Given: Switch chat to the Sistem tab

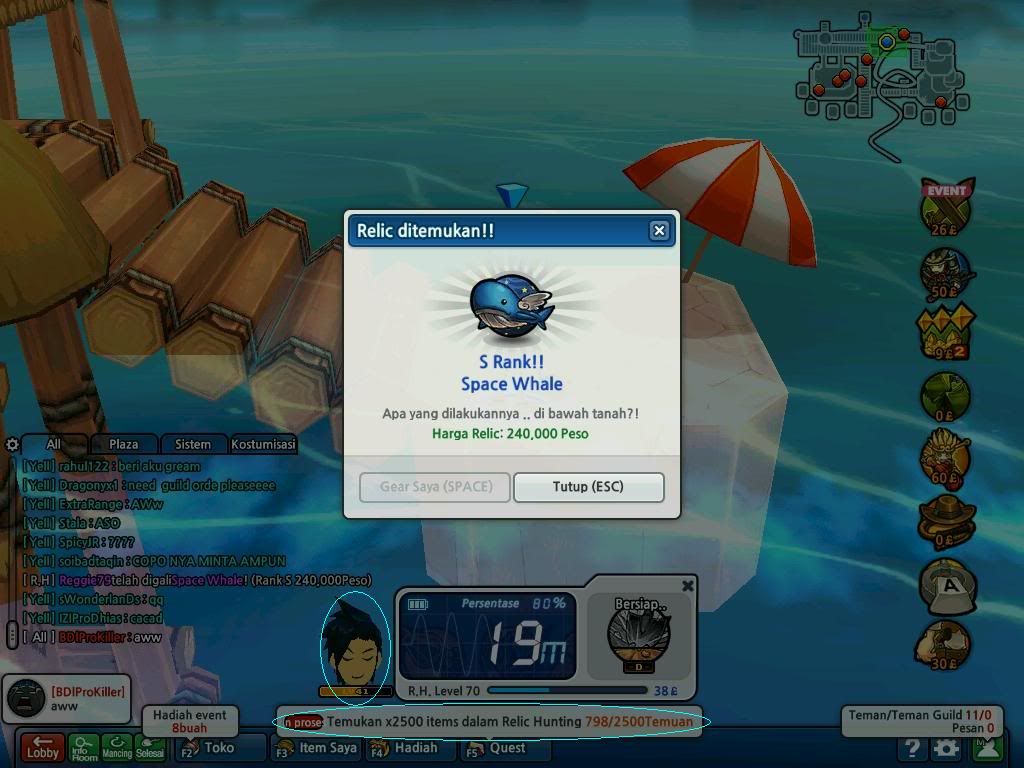Looking at the screenshot, I should tap(193, 444).
